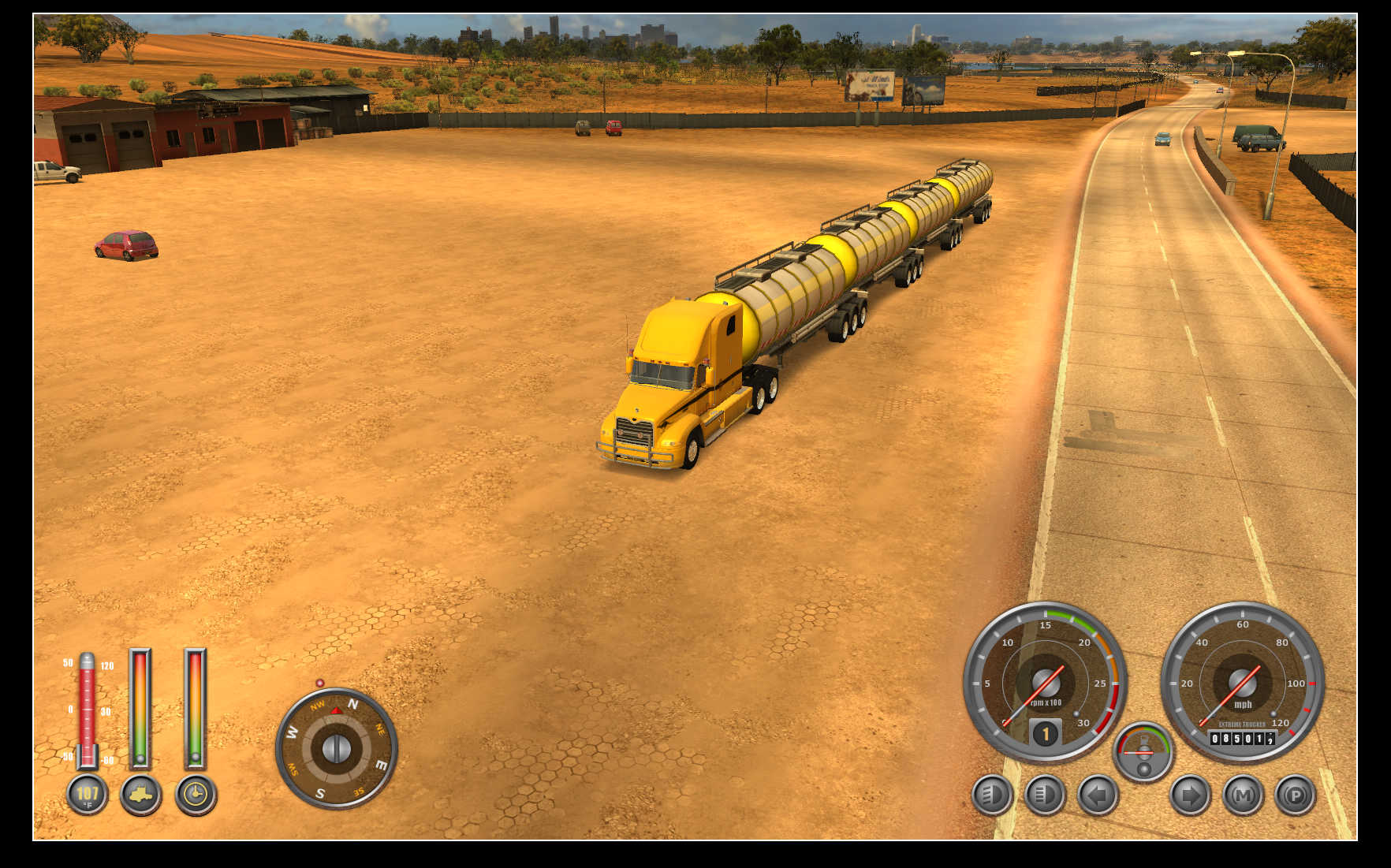Toggle the P parking brake button
Viewport: 1391px width, 868px height.
pos(1295,795)
